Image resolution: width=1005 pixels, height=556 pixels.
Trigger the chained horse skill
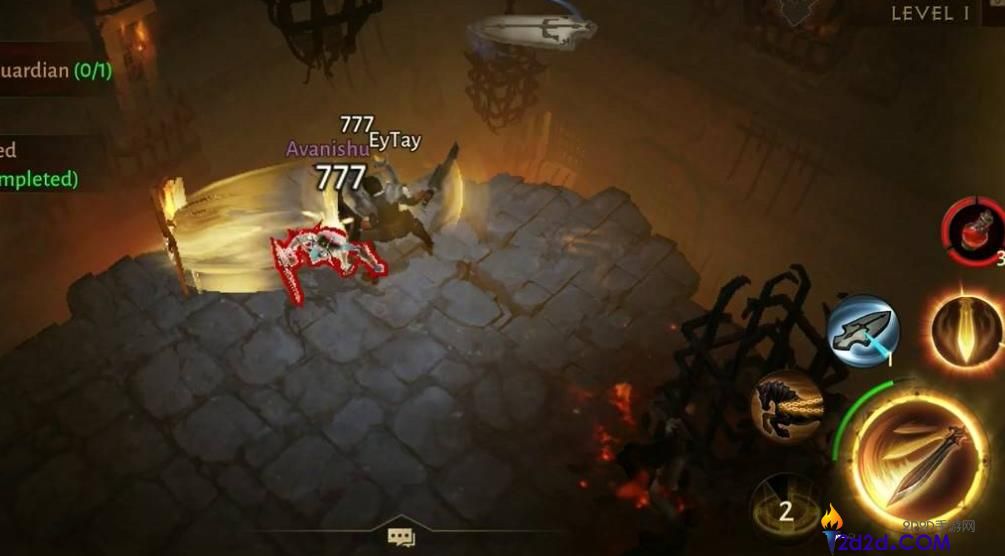click(x=787, y=405)
